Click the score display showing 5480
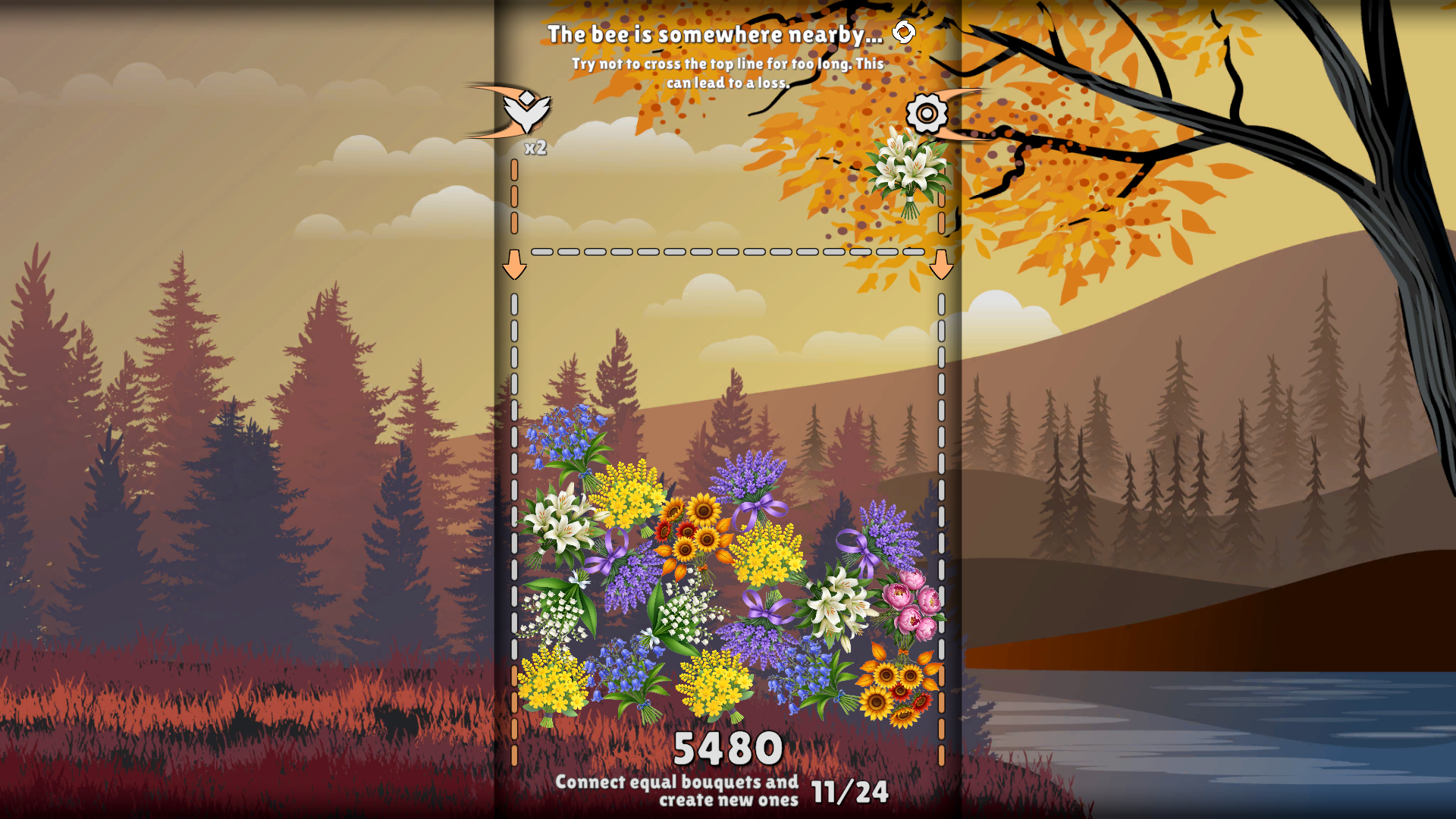 pos(729,747)
